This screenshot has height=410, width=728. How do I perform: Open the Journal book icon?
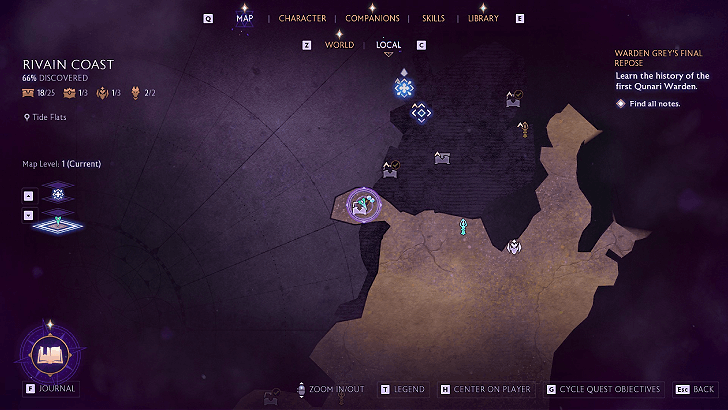[x=48, y=353]
